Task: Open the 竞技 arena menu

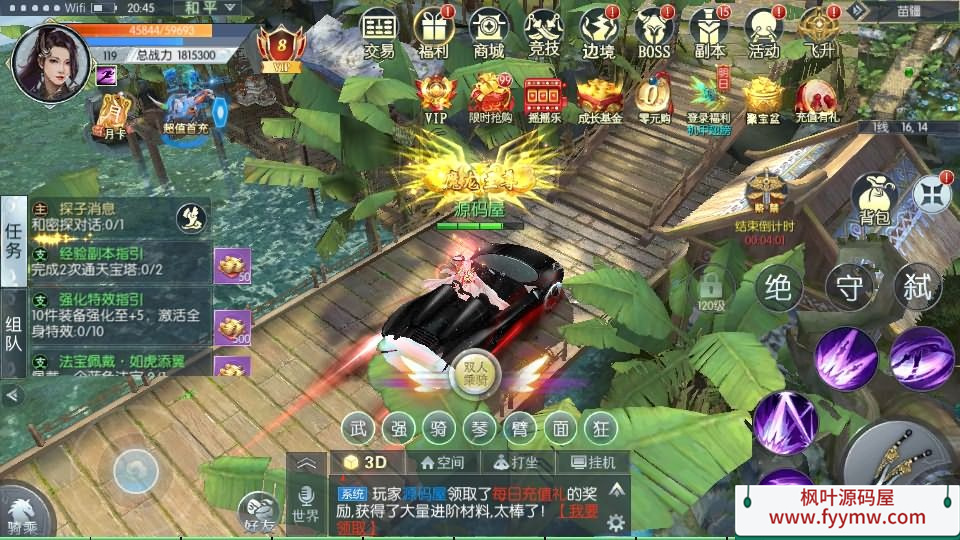Action: (x=544, y=32)
